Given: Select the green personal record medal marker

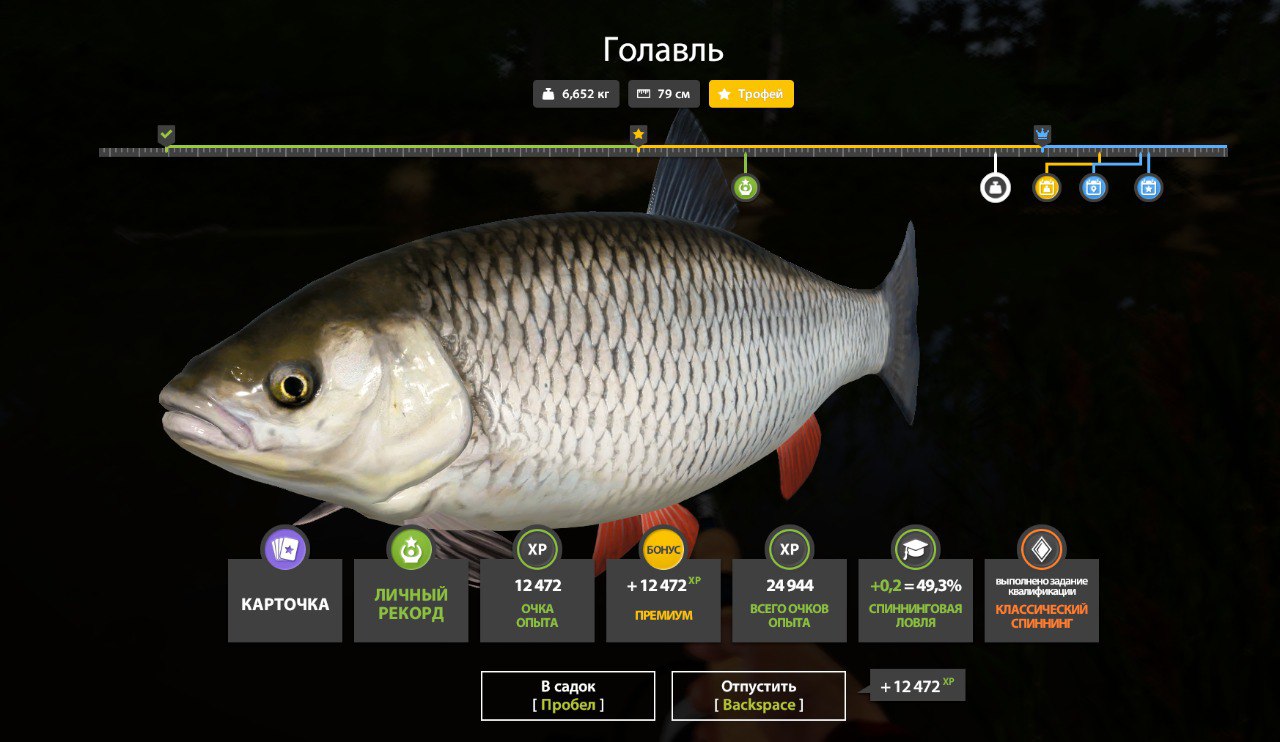Looking at the screenshot, I should click(745, 187).
